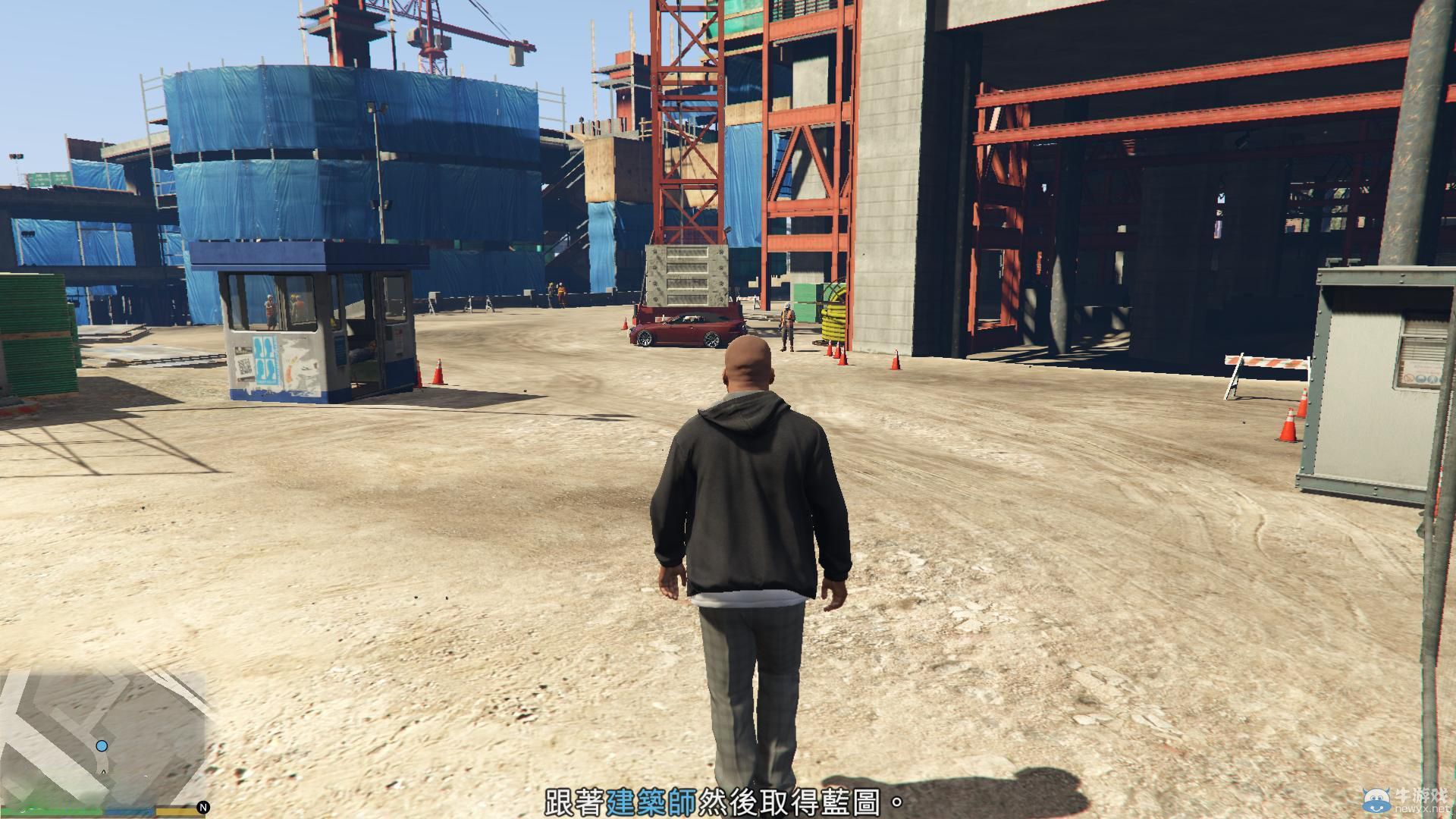Click the white heading arrow on the minimap
This screenshot has height=819, width=1456.
[x=103, y=772]
